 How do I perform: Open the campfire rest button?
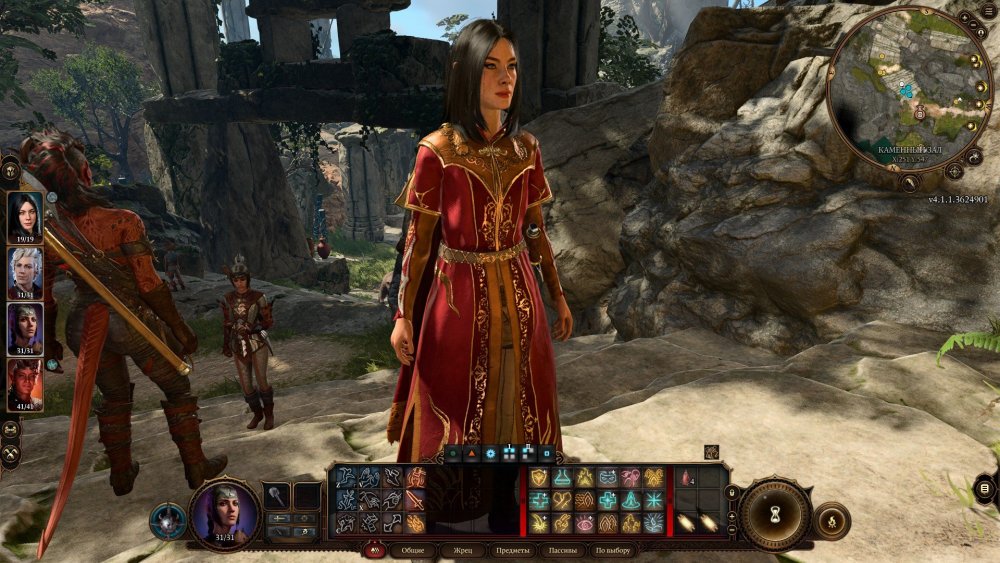click(832, 521)
